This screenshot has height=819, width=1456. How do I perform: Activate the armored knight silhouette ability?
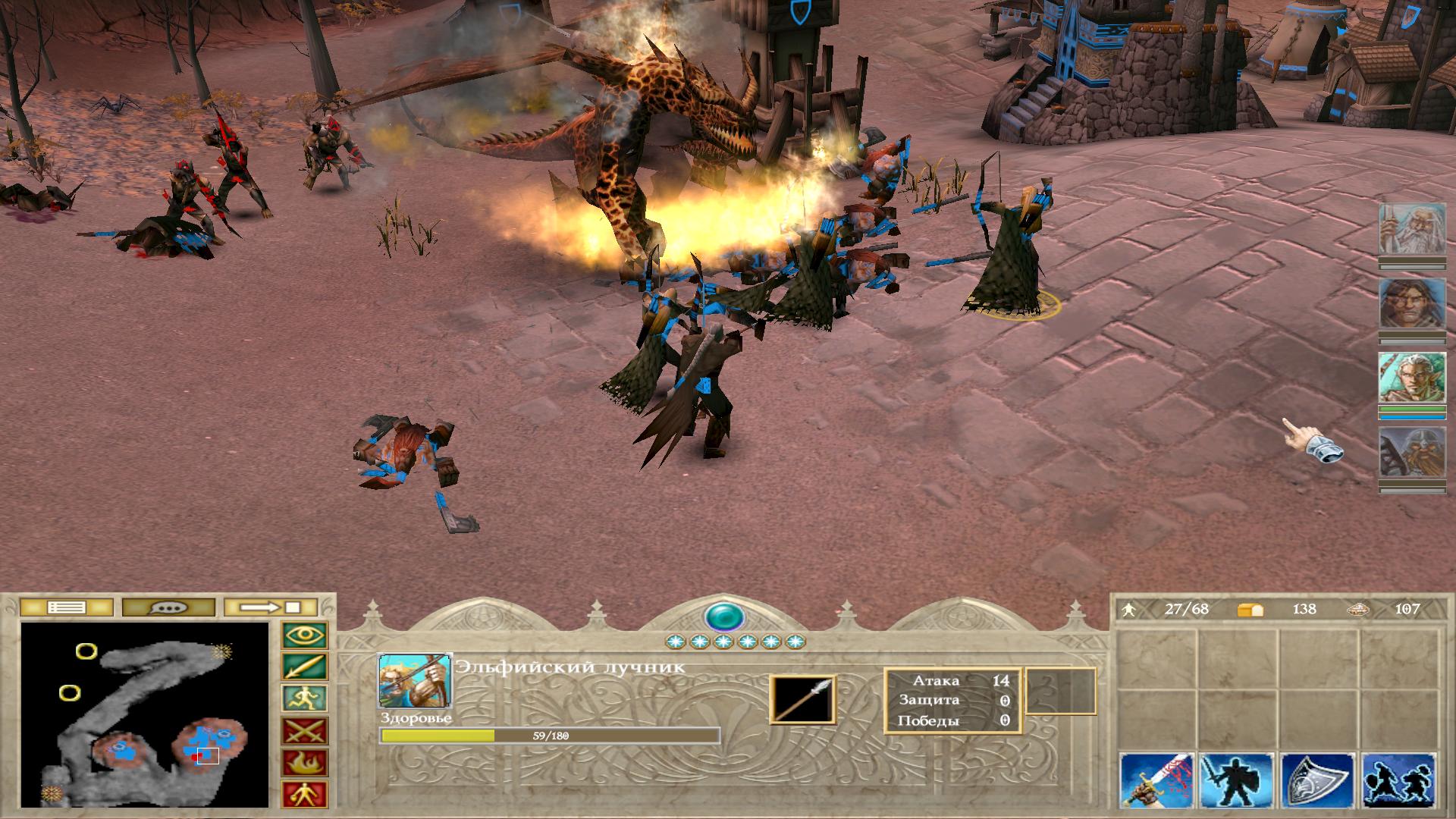pos(1237,781)
